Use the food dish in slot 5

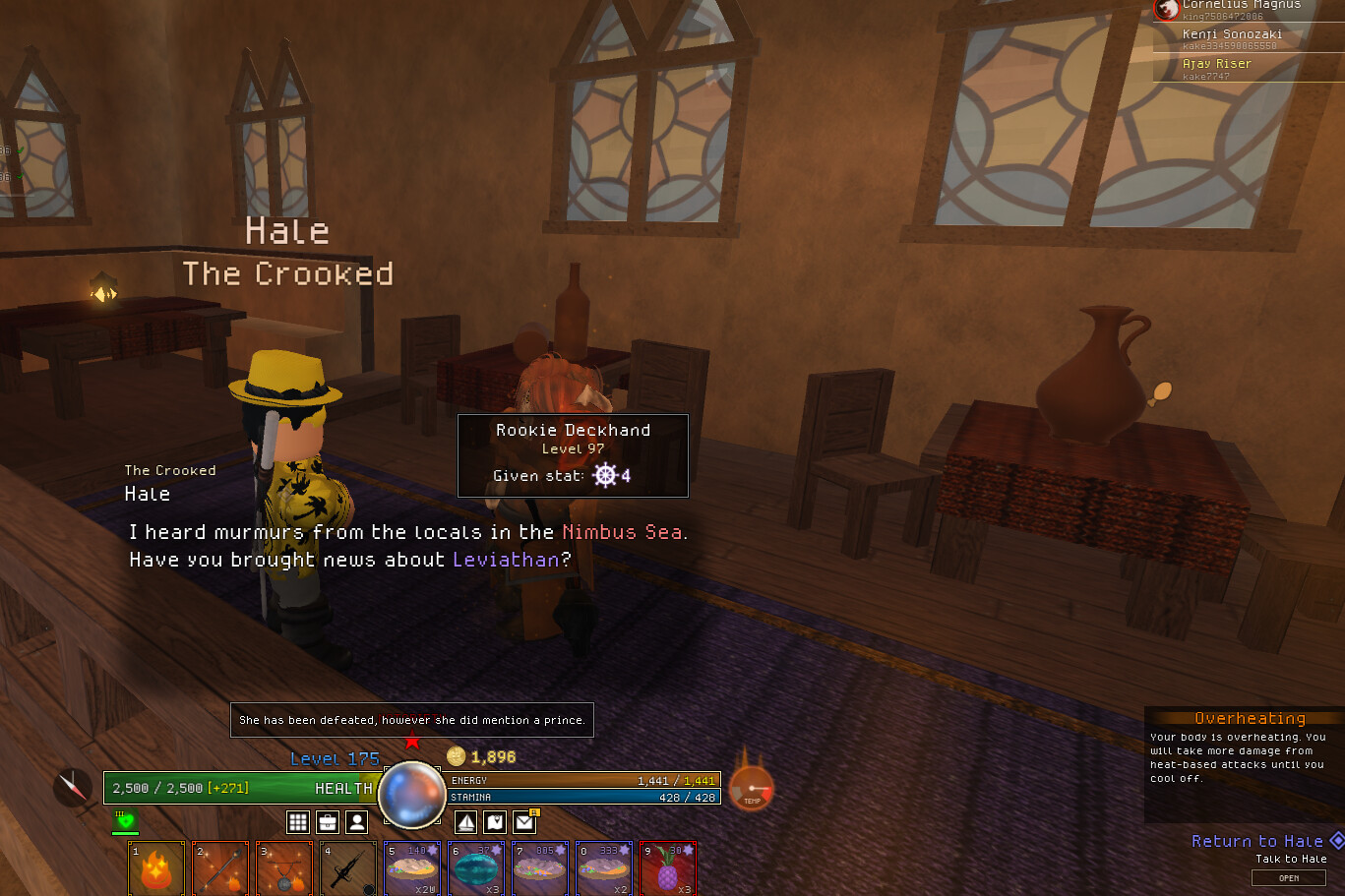coord(412,868)
